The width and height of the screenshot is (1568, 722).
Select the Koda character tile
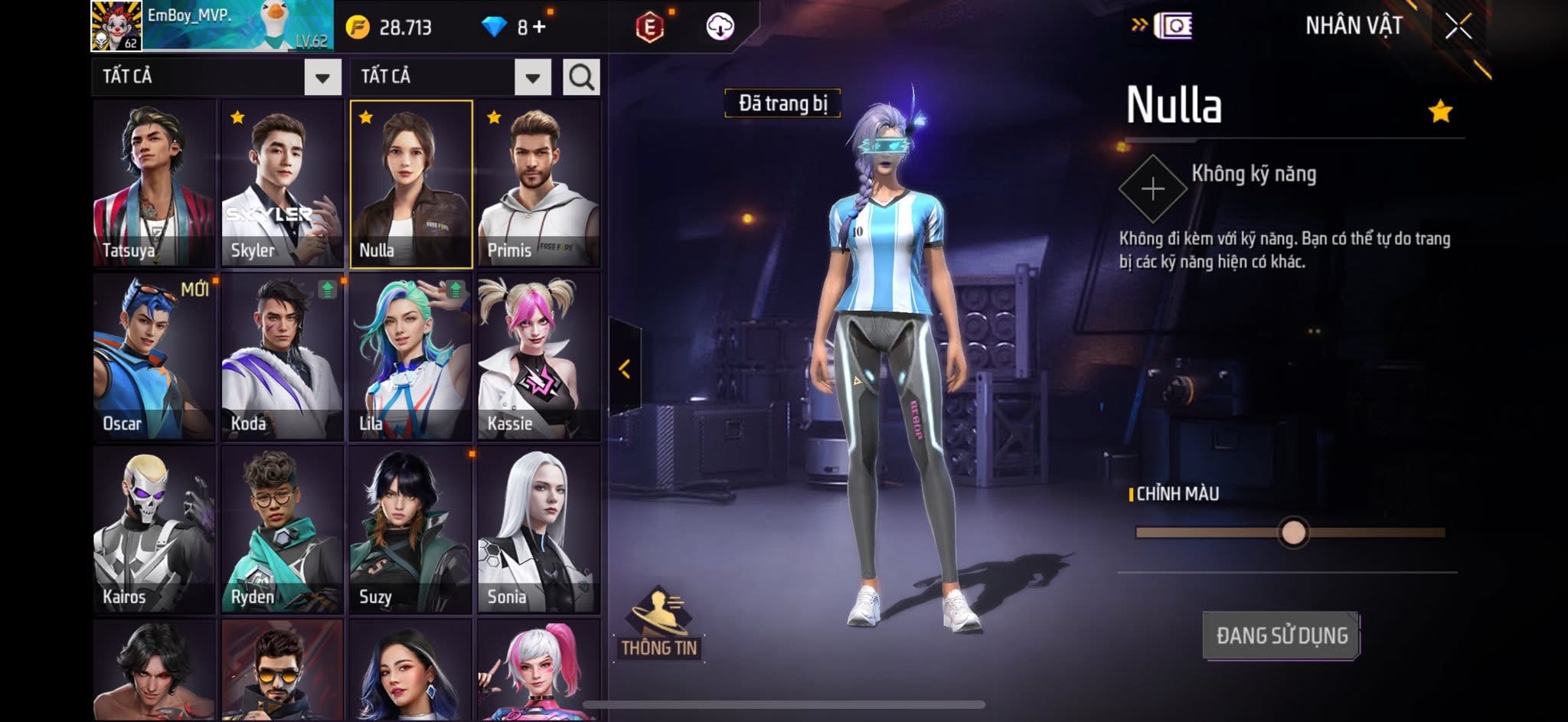(282, 358)
